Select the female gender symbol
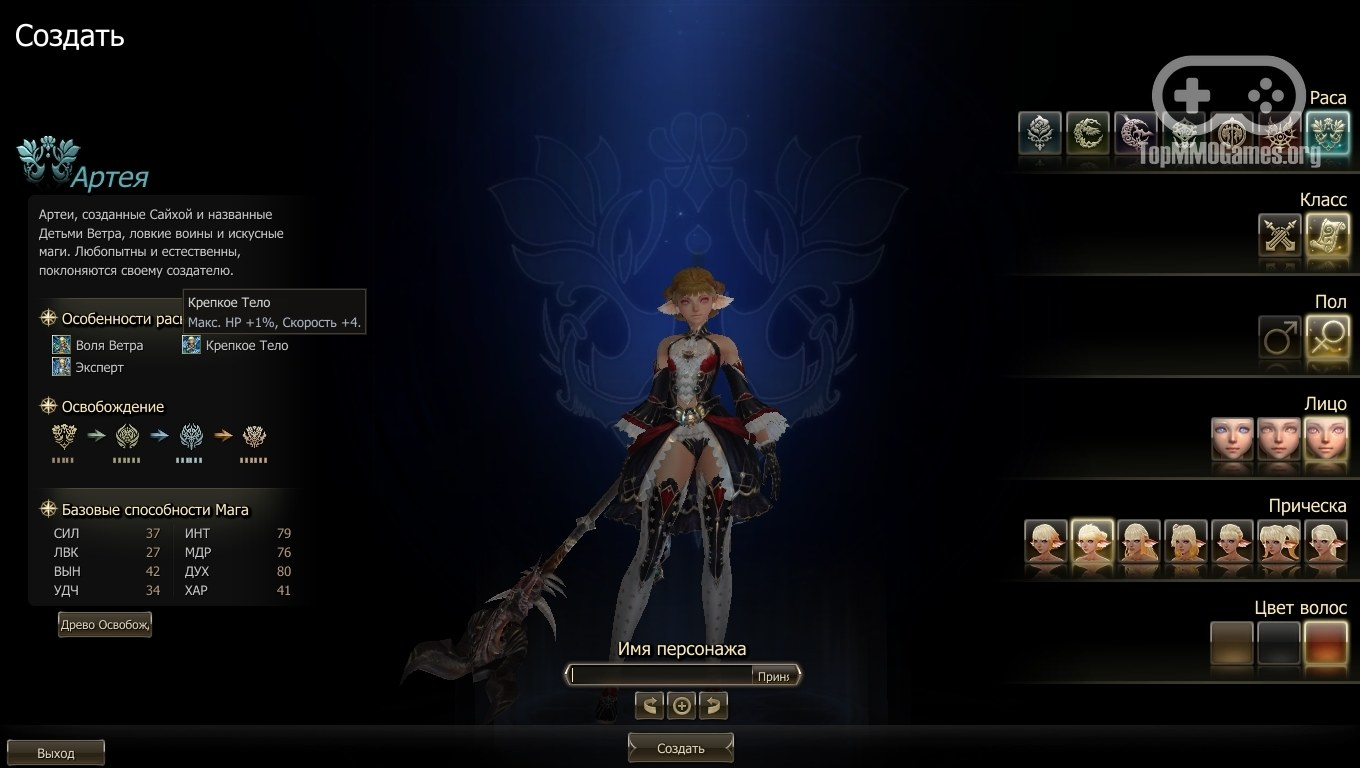 click(x=1327, y=338)
